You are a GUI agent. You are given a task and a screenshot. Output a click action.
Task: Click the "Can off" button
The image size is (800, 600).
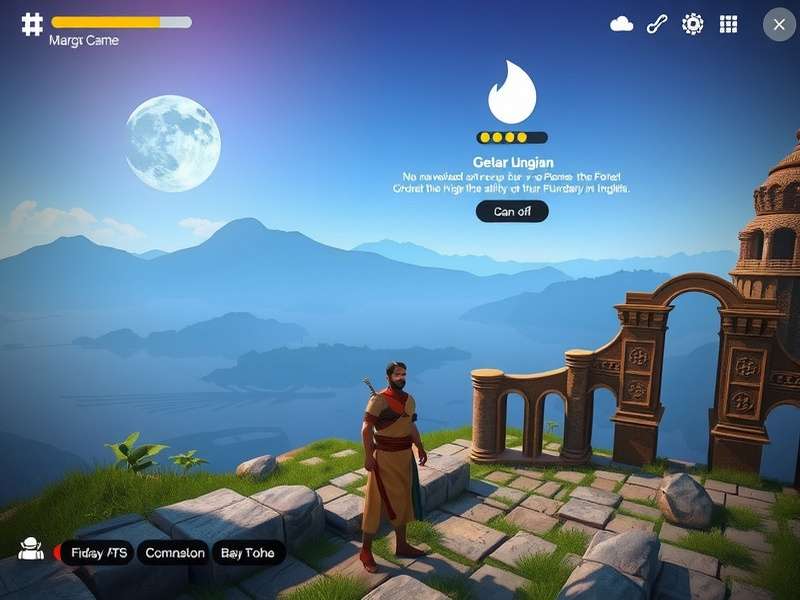pyautogui.click(x=512, y=211)
